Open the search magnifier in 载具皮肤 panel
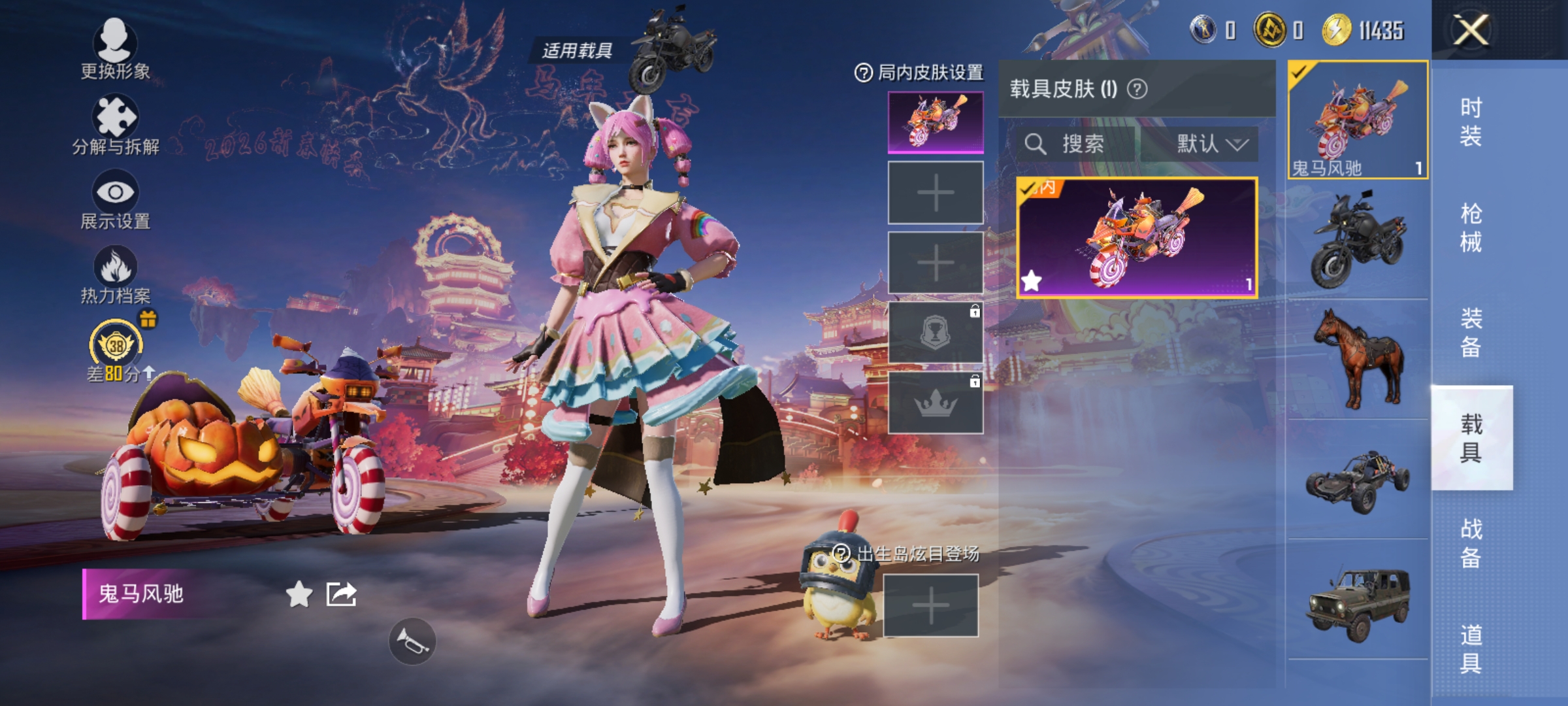This screenshot has height=706, width=1568. click(x=1037, y=145)
